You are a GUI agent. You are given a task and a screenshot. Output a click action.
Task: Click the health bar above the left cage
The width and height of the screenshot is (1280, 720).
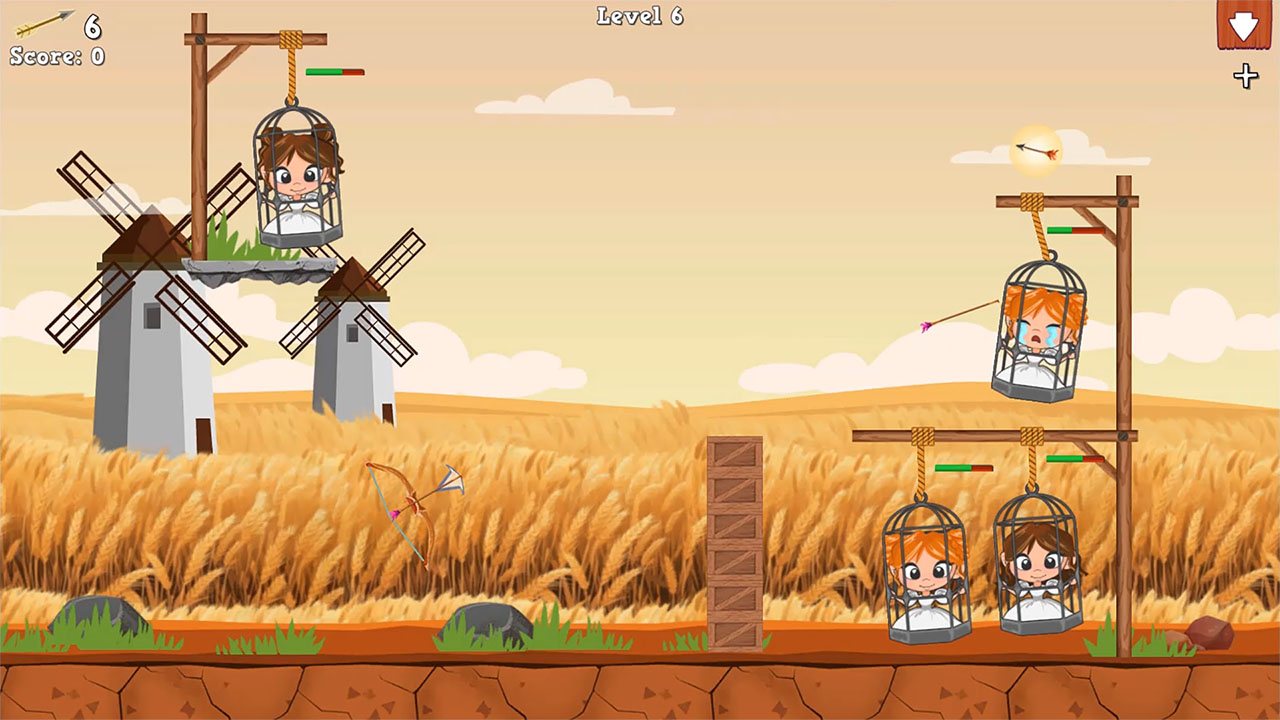(x=333, y=71)
